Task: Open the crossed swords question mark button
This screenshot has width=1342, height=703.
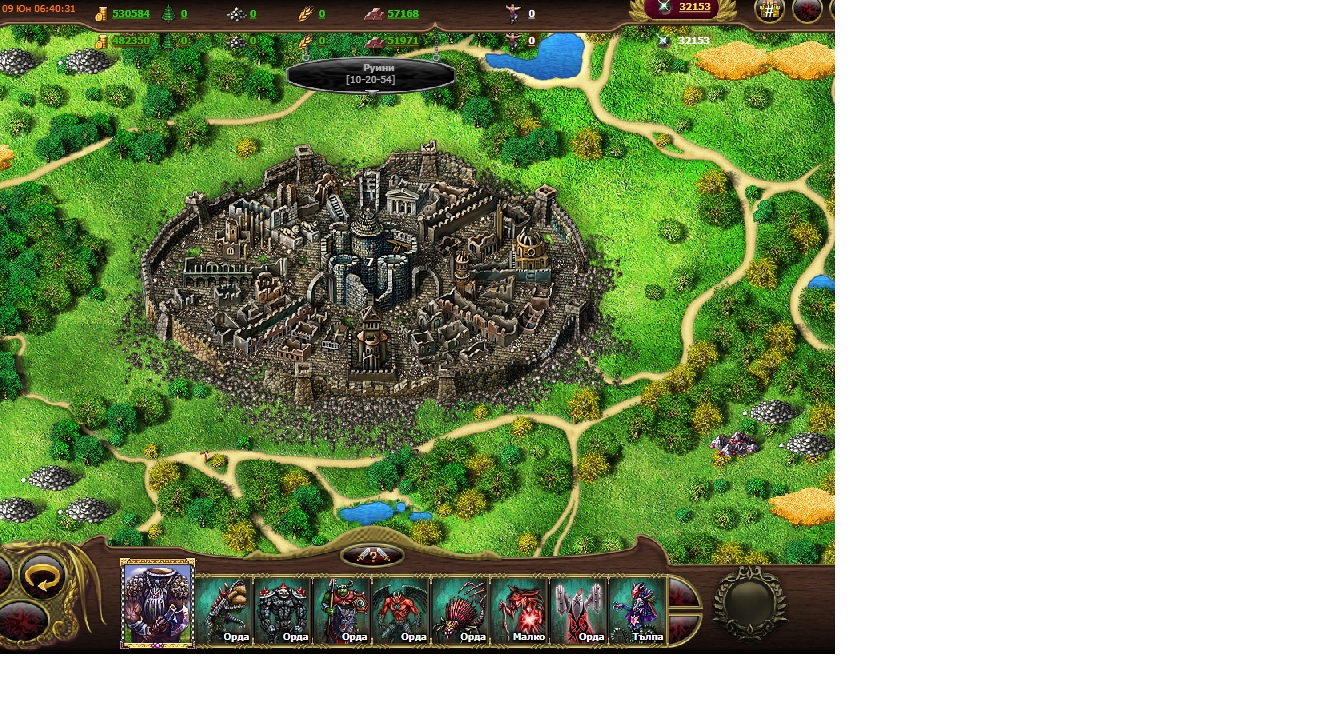Action: 372,556
